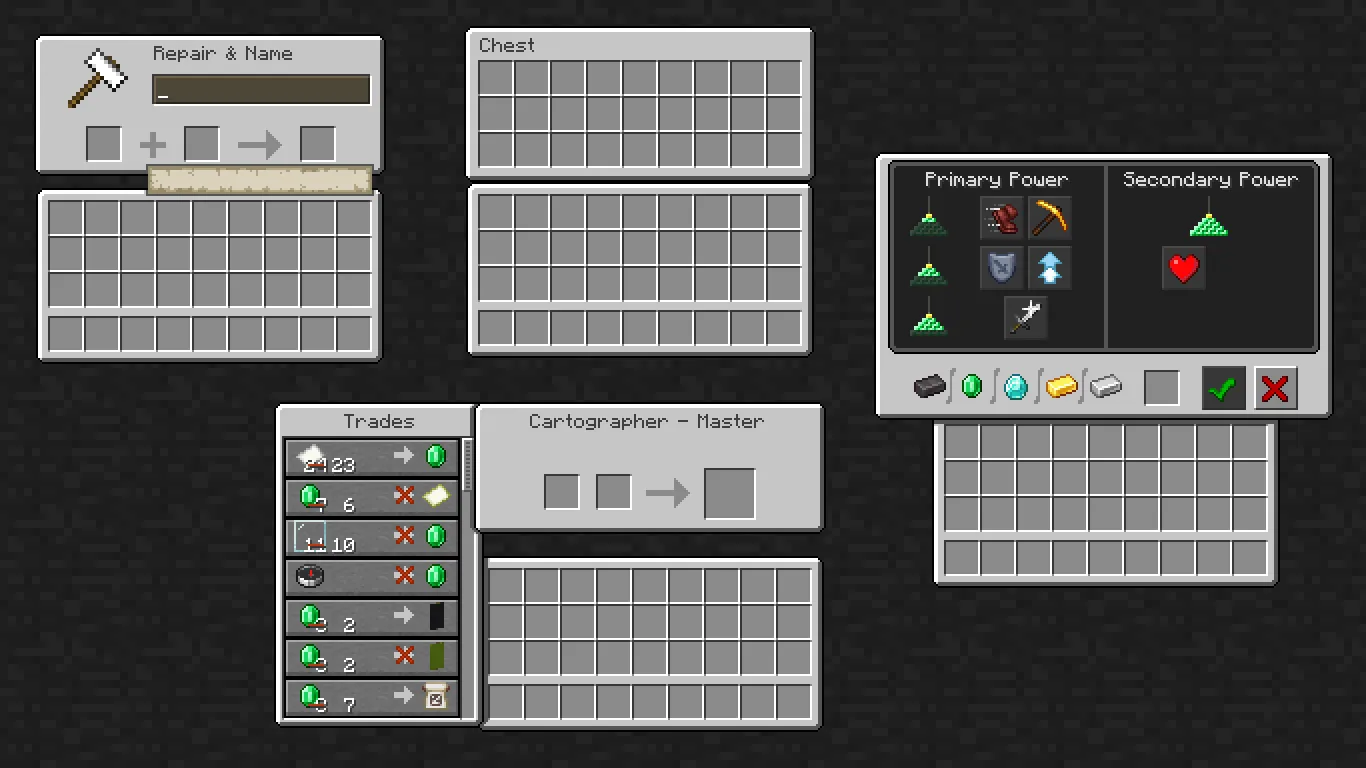The image size is (1366, 768).
Task: Choose the black banner trade
Action: (x=372, y=618)
